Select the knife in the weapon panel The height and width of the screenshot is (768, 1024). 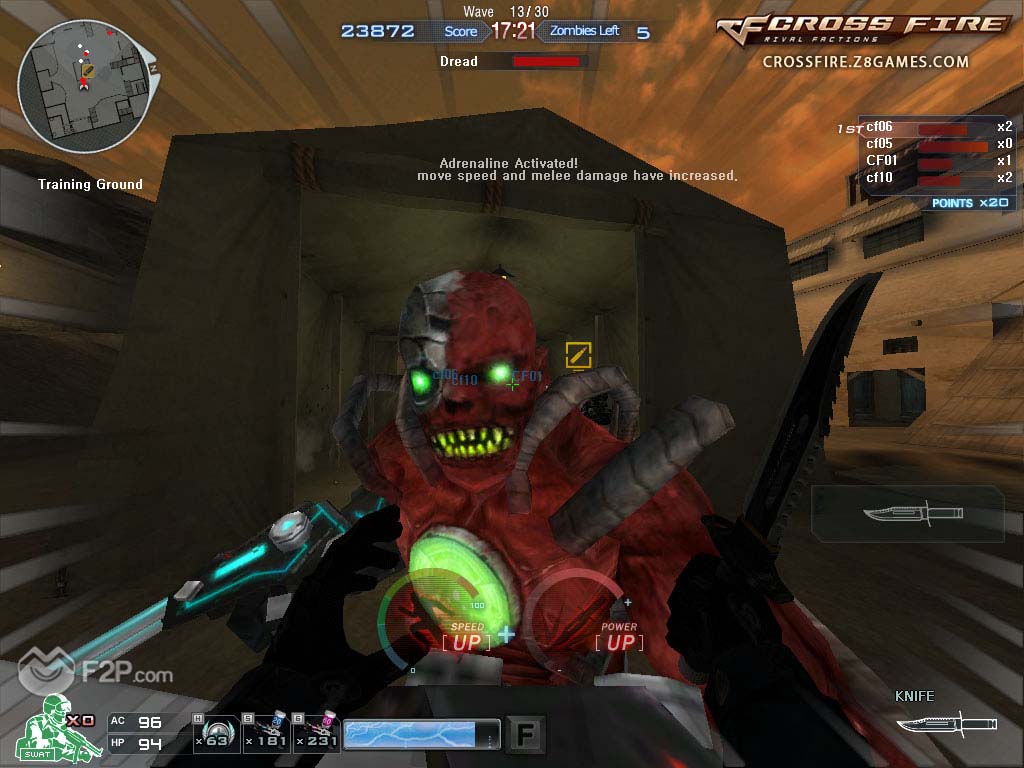coord(911,513)
